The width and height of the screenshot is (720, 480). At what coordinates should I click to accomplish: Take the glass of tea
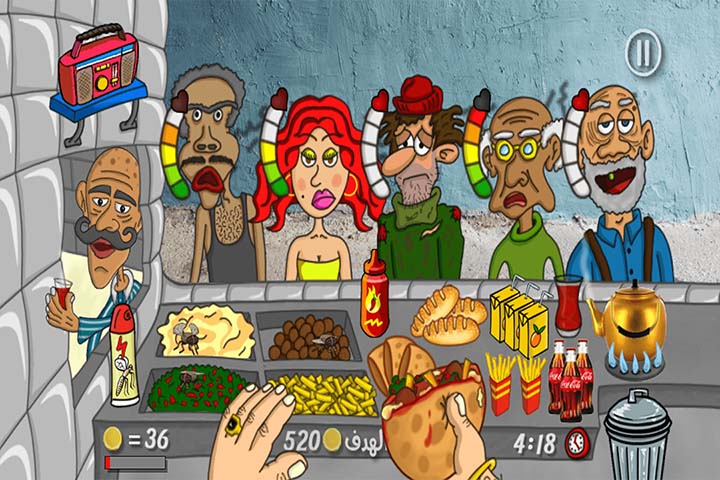569,305
